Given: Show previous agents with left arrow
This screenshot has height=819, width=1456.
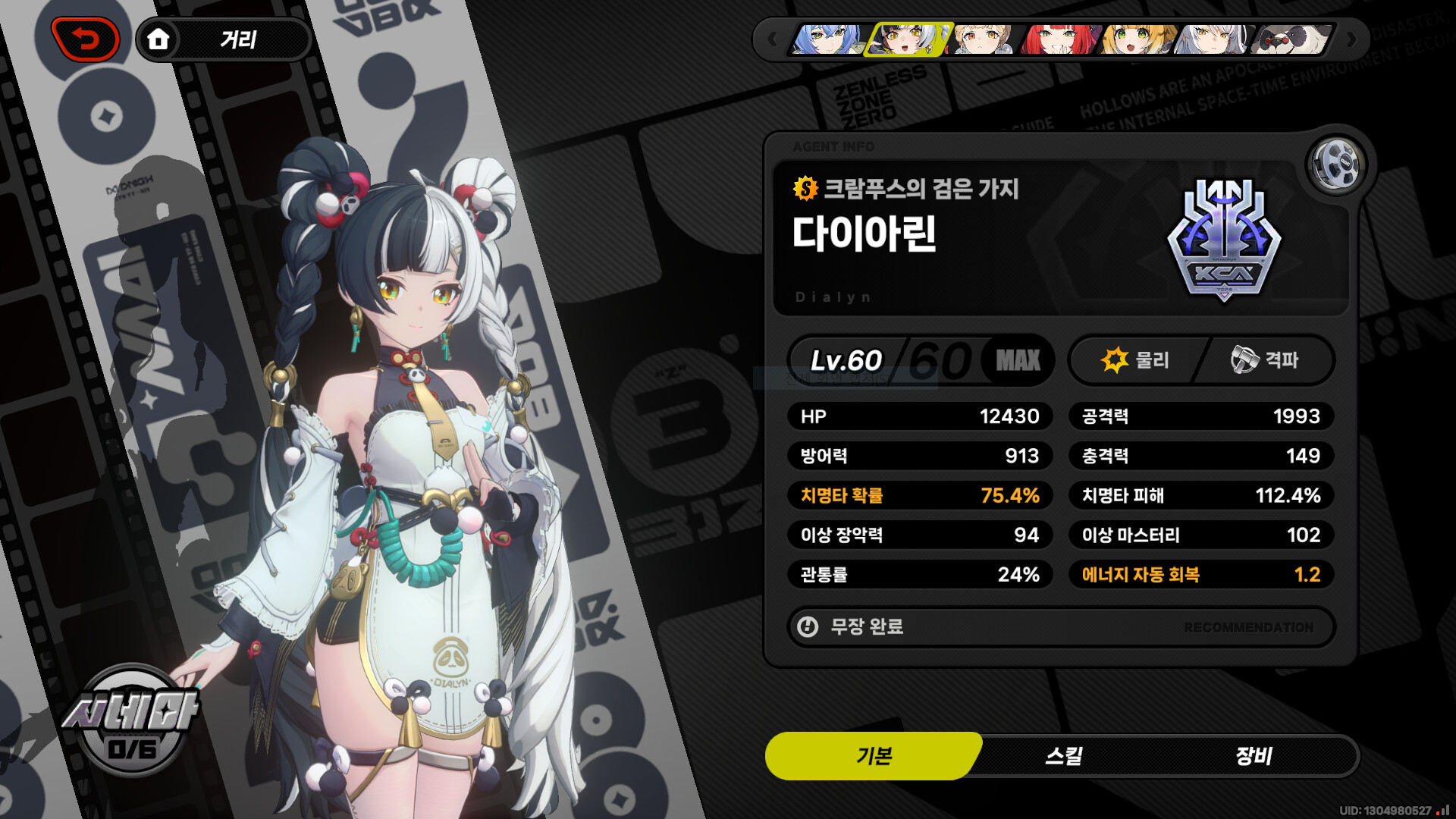Looking at the screenshot, I should tap(772, 39).
